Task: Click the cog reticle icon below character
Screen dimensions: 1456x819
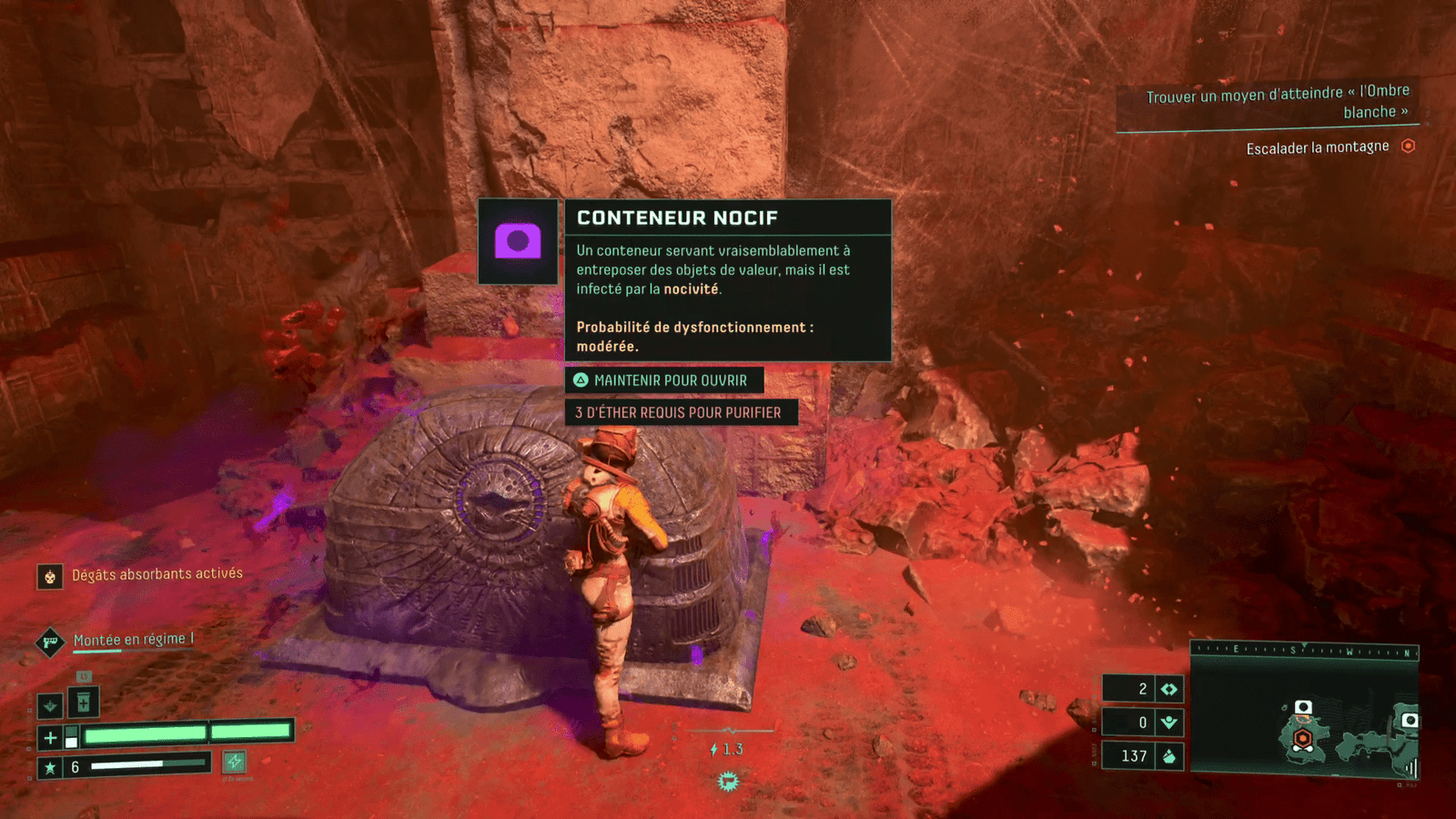Action: point(728,781)
